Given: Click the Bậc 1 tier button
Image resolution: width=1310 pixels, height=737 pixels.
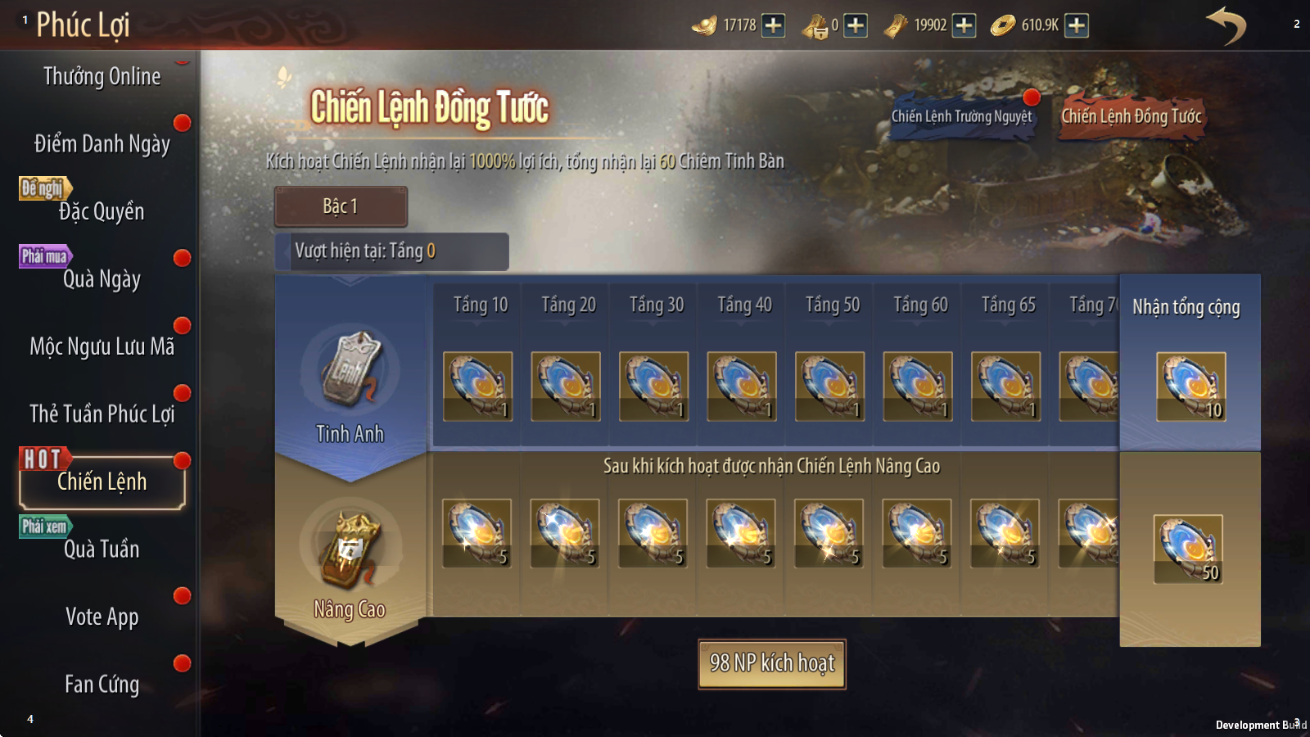Looking at the screenshot, I should (340, 207).
